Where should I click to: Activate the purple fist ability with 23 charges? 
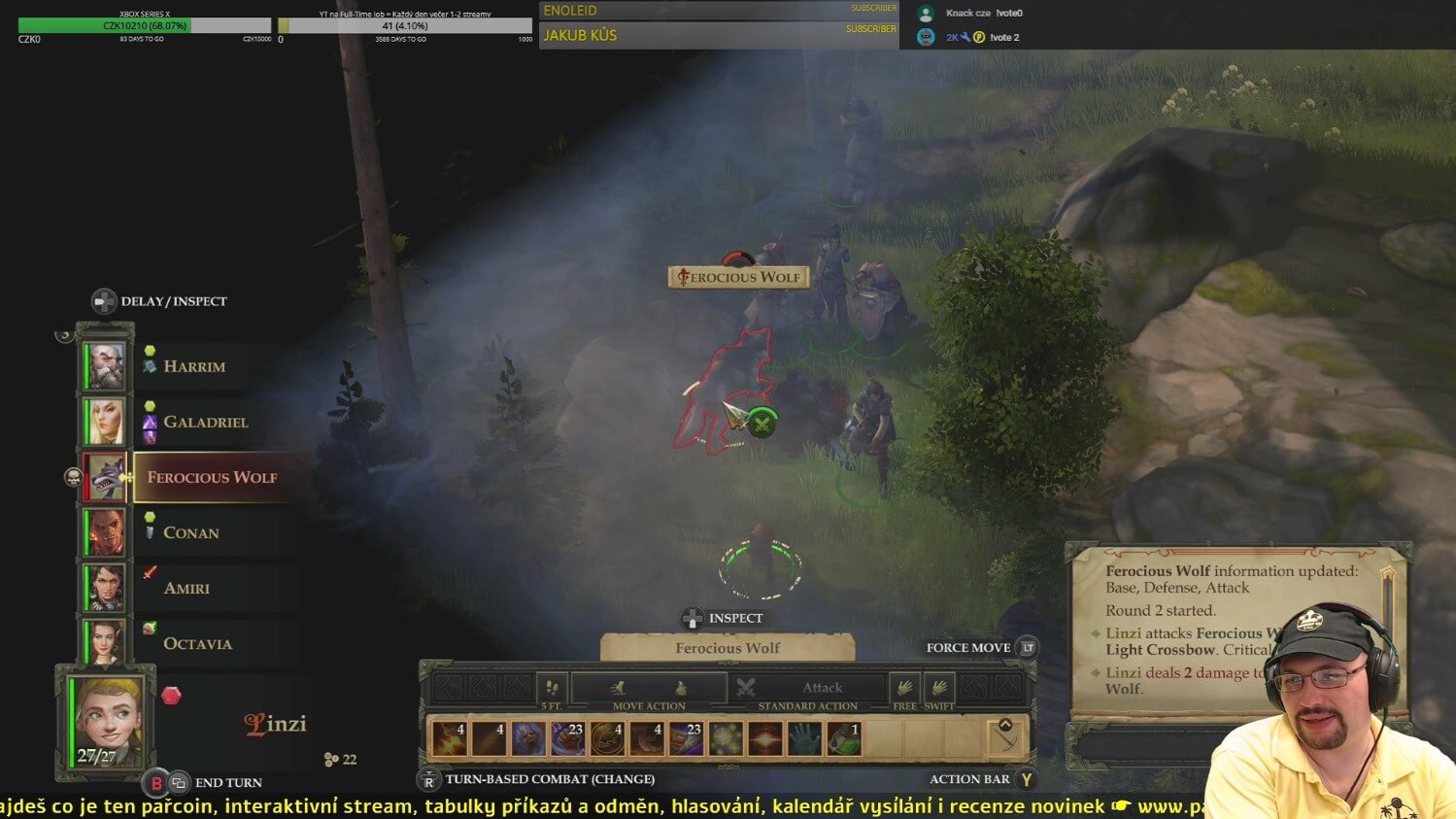click(x=568, y=739)
